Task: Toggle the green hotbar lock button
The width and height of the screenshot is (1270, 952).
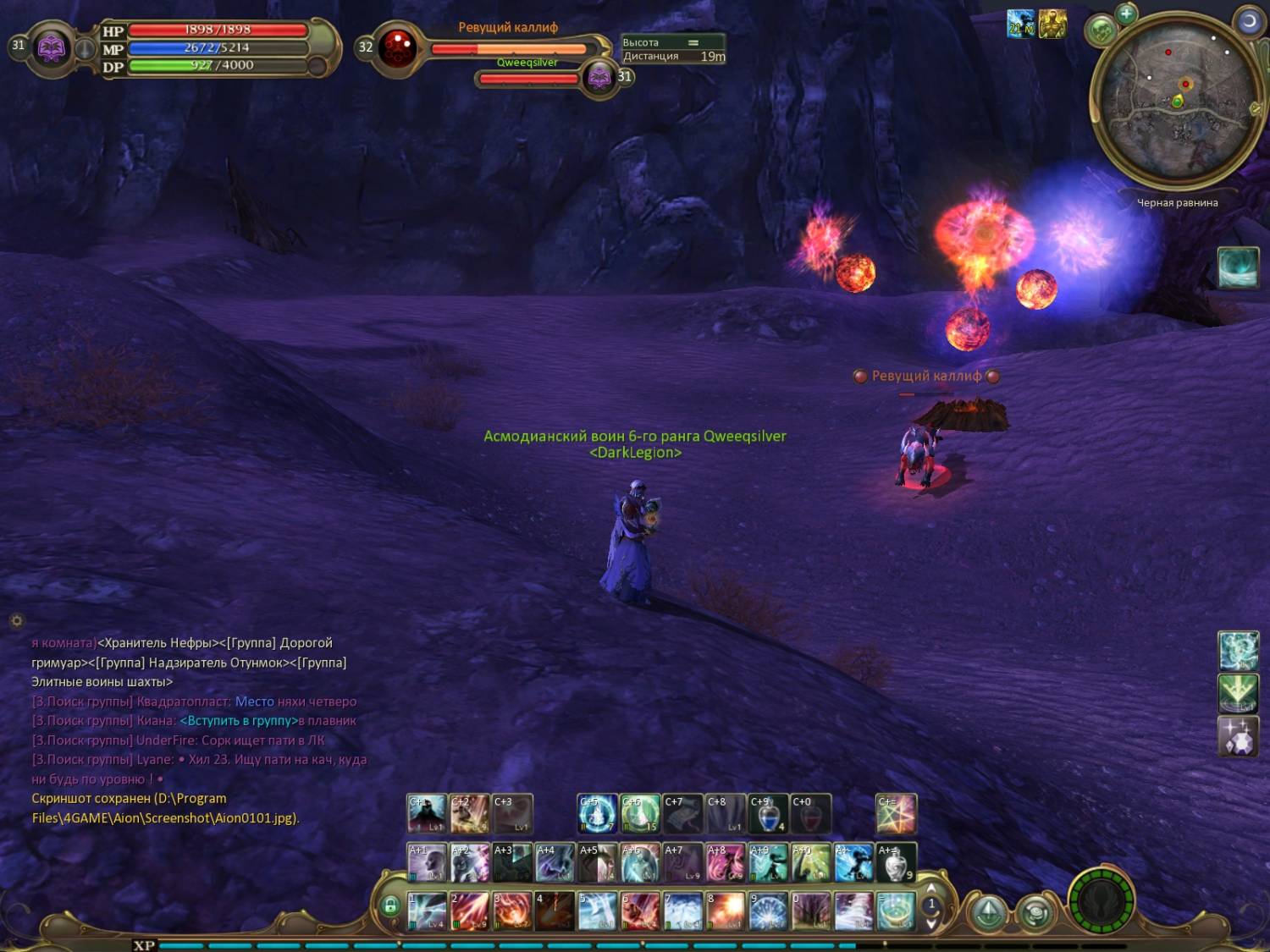Action: [390, 906]
